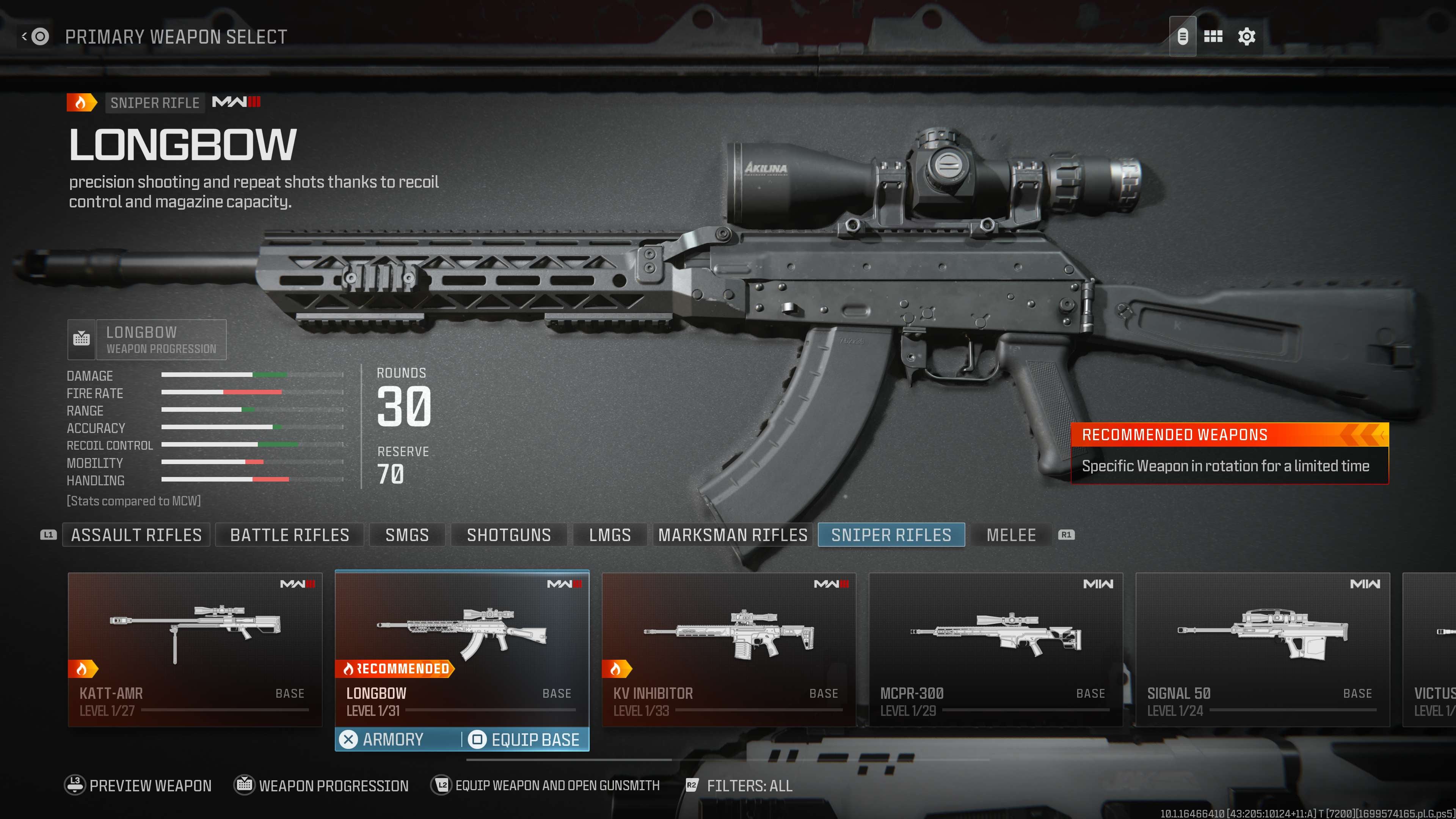1456x819 pixels.
Task: Open the Marksman Rifles tab
Action: pos(733,535)
